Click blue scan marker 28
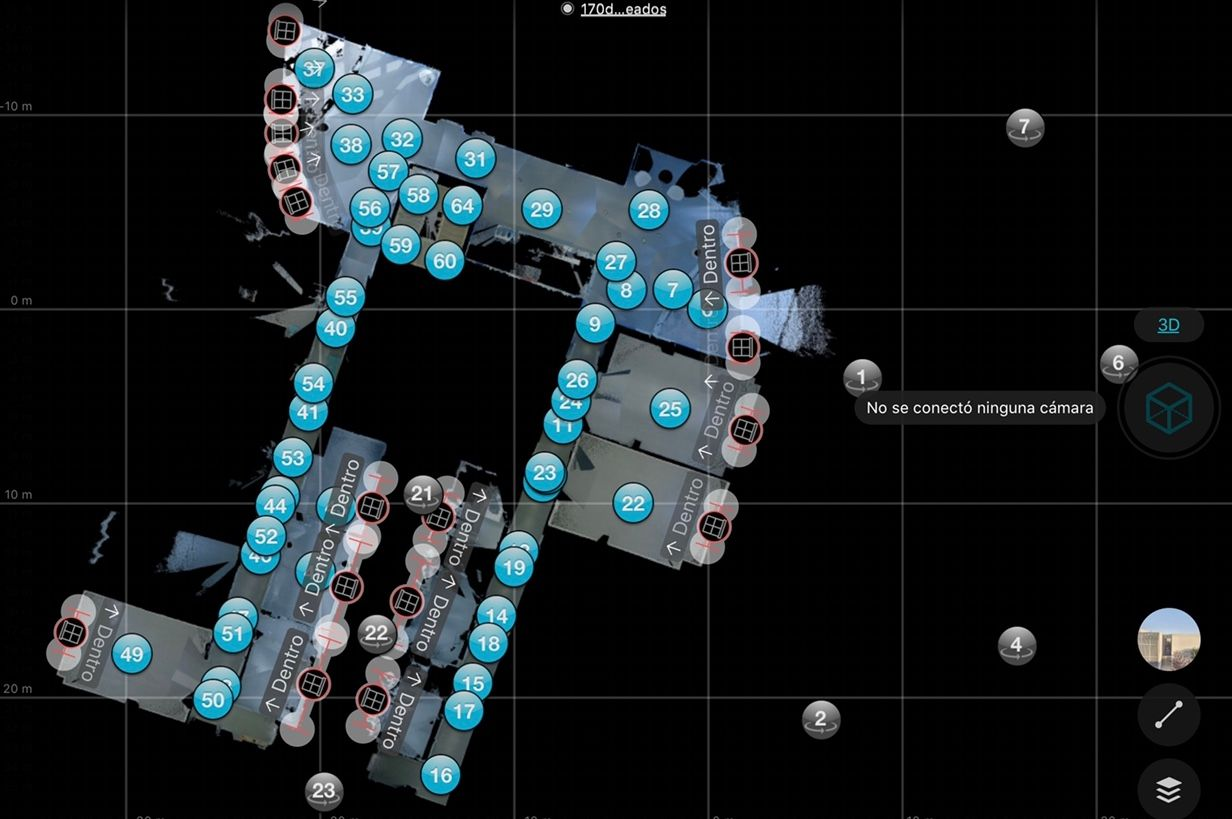Image resolution: width=1232 pixels, height=819 pixels. [x=649, y=210]
